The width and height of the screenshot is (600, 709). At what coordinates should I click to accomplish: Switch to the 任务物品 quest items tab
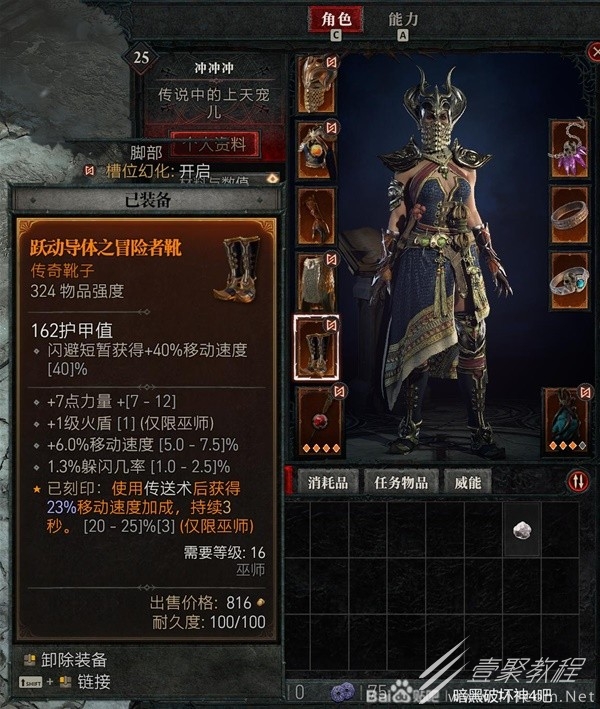coord(400,482)
